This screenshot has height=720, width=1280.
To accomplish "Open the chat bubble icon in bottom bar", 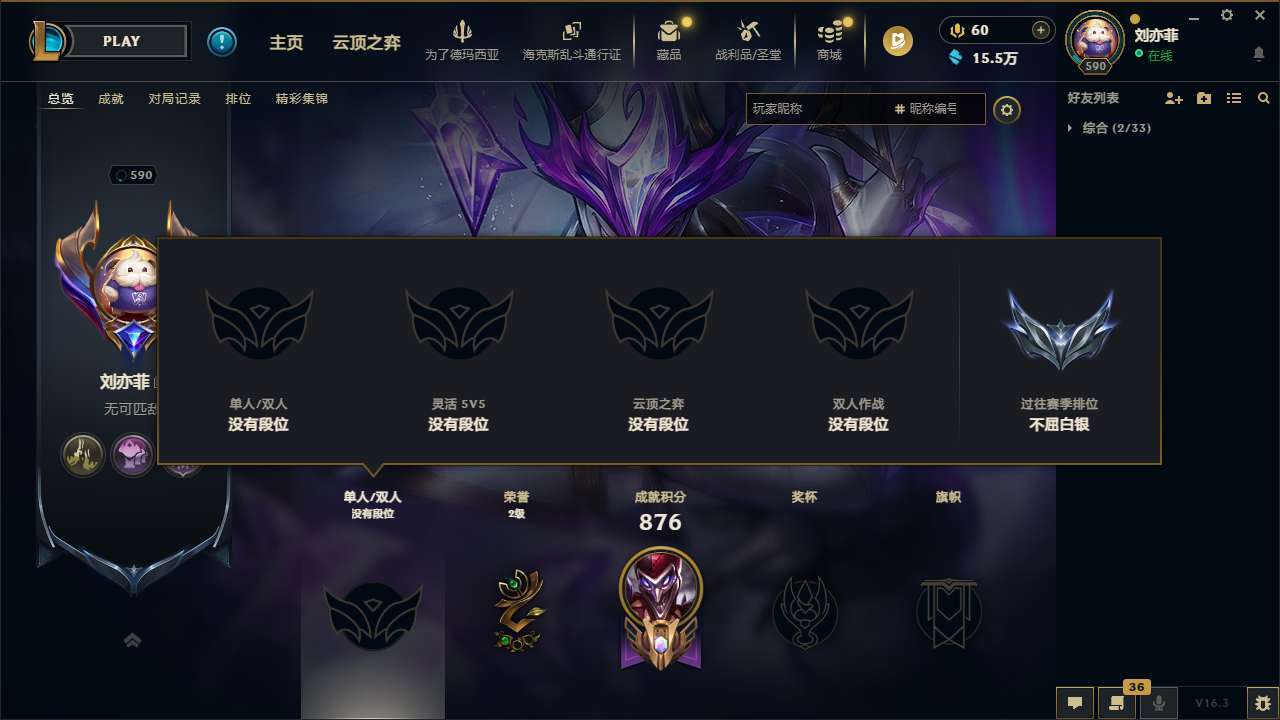I will click(1074, 703).
